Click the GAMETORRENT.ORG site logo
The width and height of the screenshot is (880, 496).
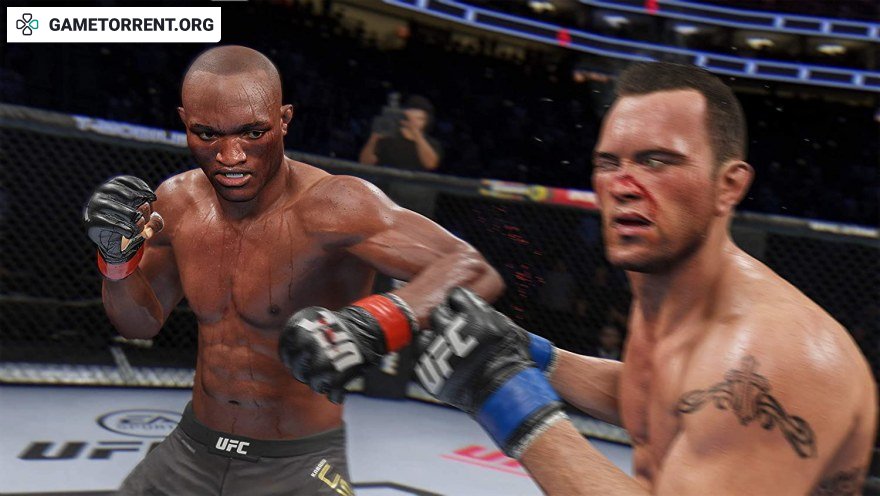[113, 24]
